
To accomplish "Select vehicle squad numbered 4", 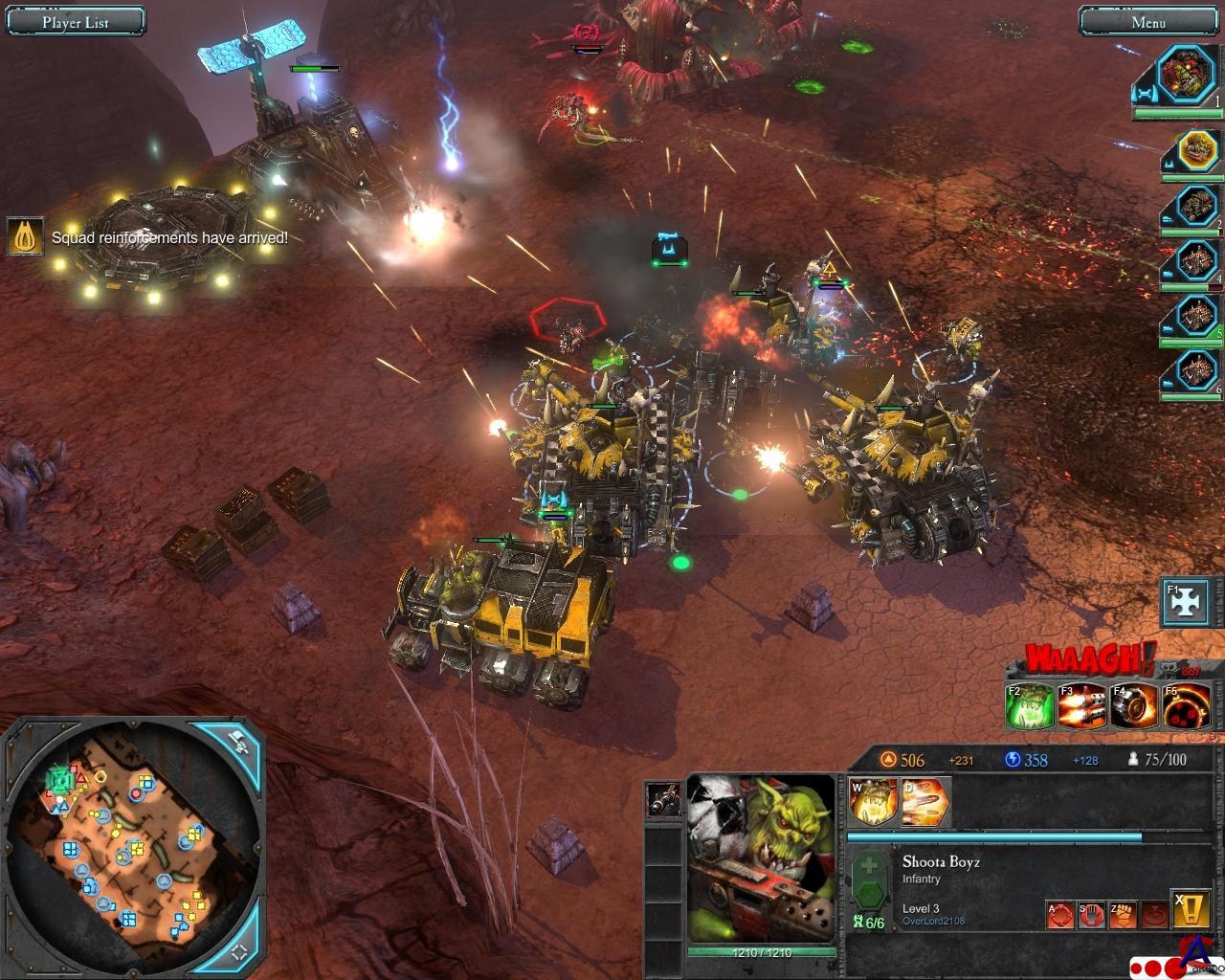I will pos(1192,260).
